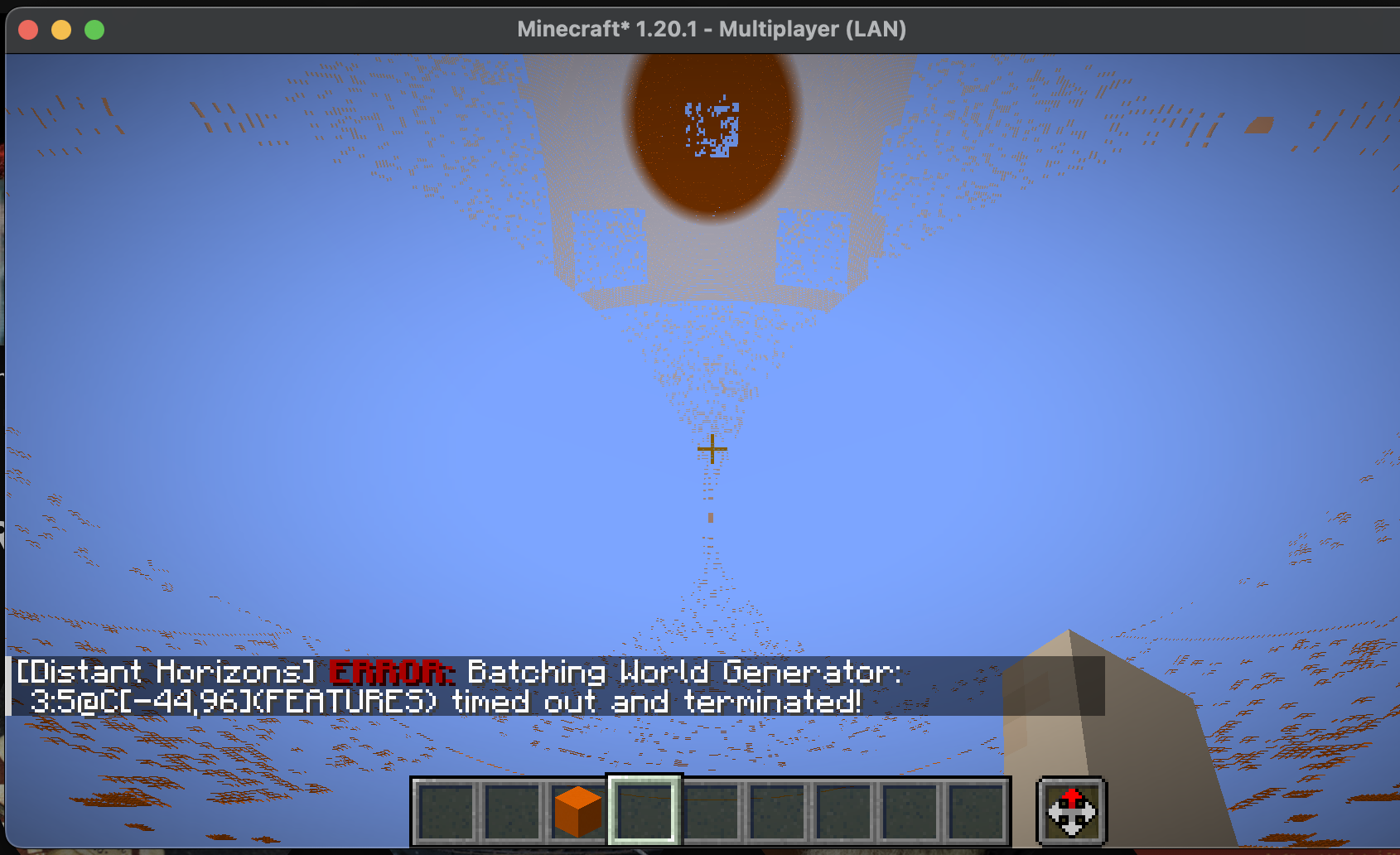Viewport: 1400px width, 855px height.
Task: Select the orange block in the hotbar
Action: (577, 810)
